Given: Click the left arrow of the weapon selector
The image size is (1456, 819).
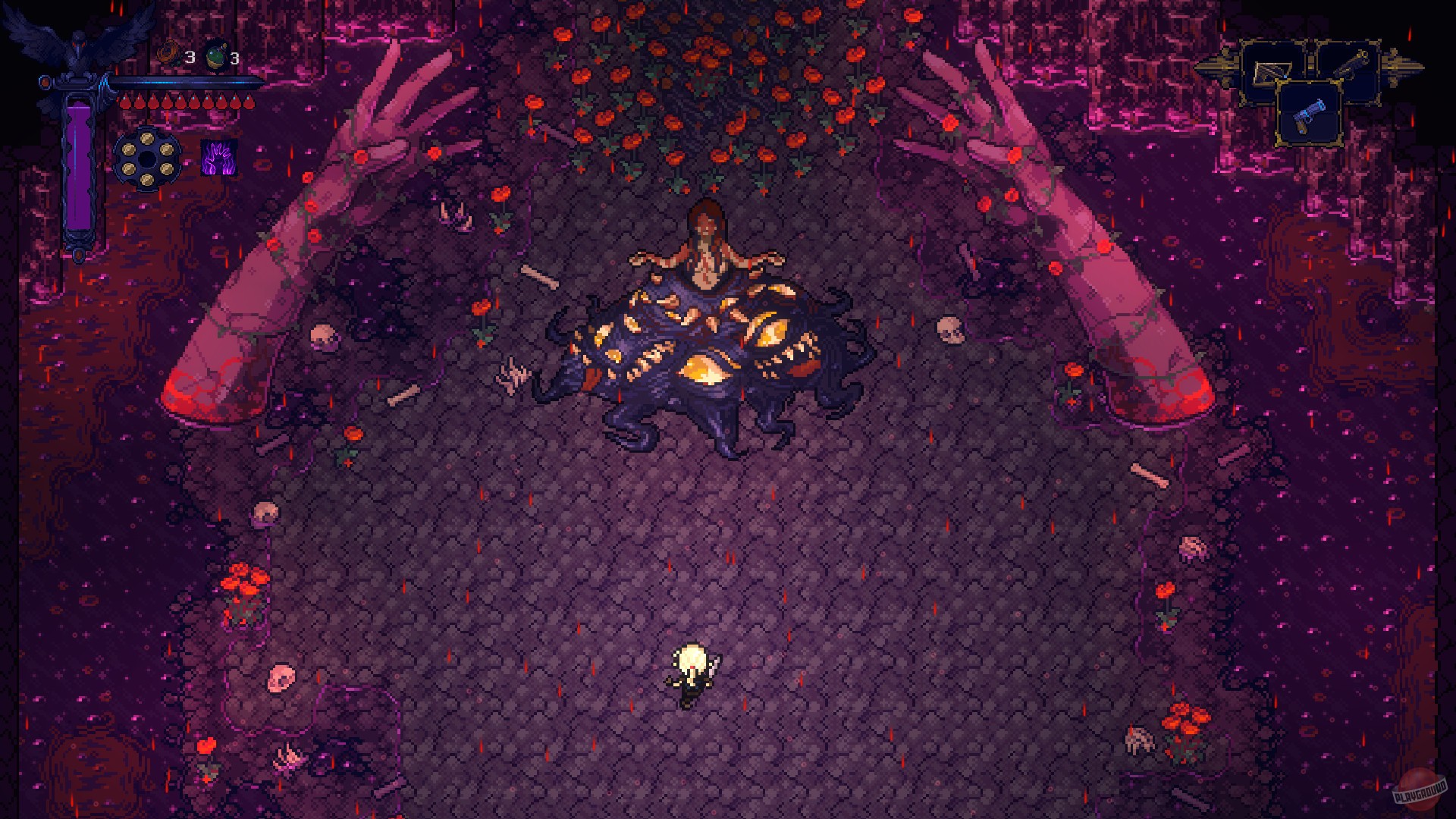Looking at the screenshot, I should (x=1224, y=66).
